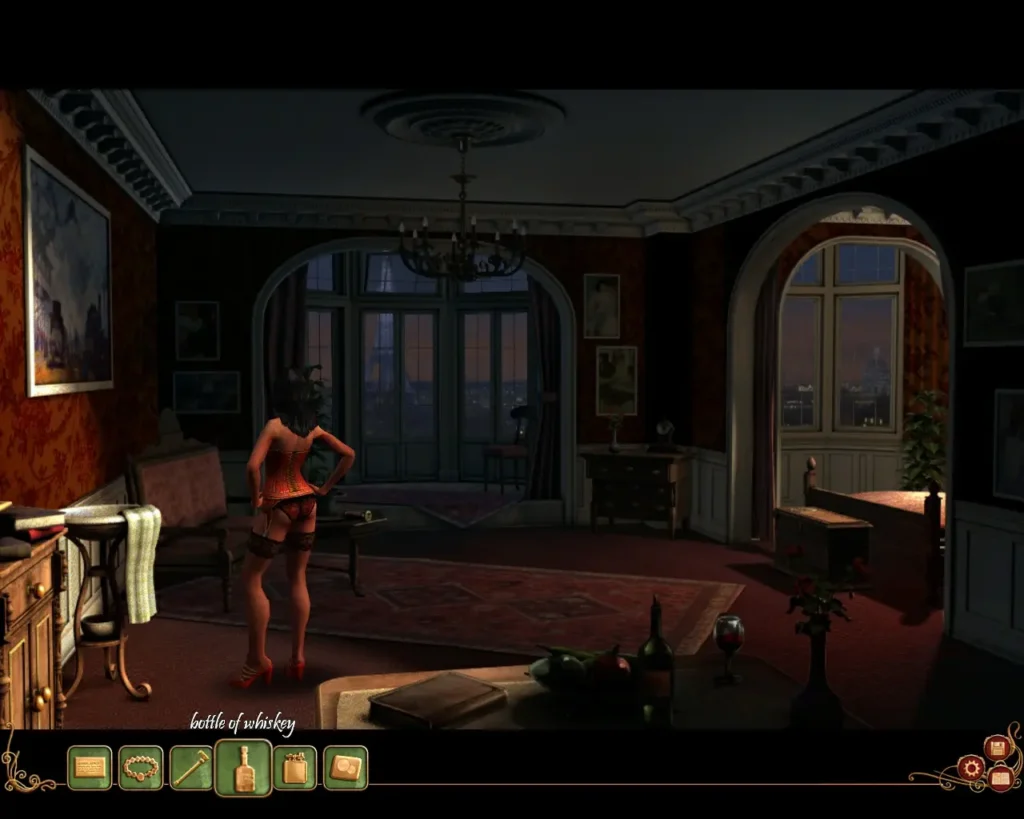Screen dimensions: 1024x819
Task: Select the bottle of whiskey item
Action: (243, 767)
